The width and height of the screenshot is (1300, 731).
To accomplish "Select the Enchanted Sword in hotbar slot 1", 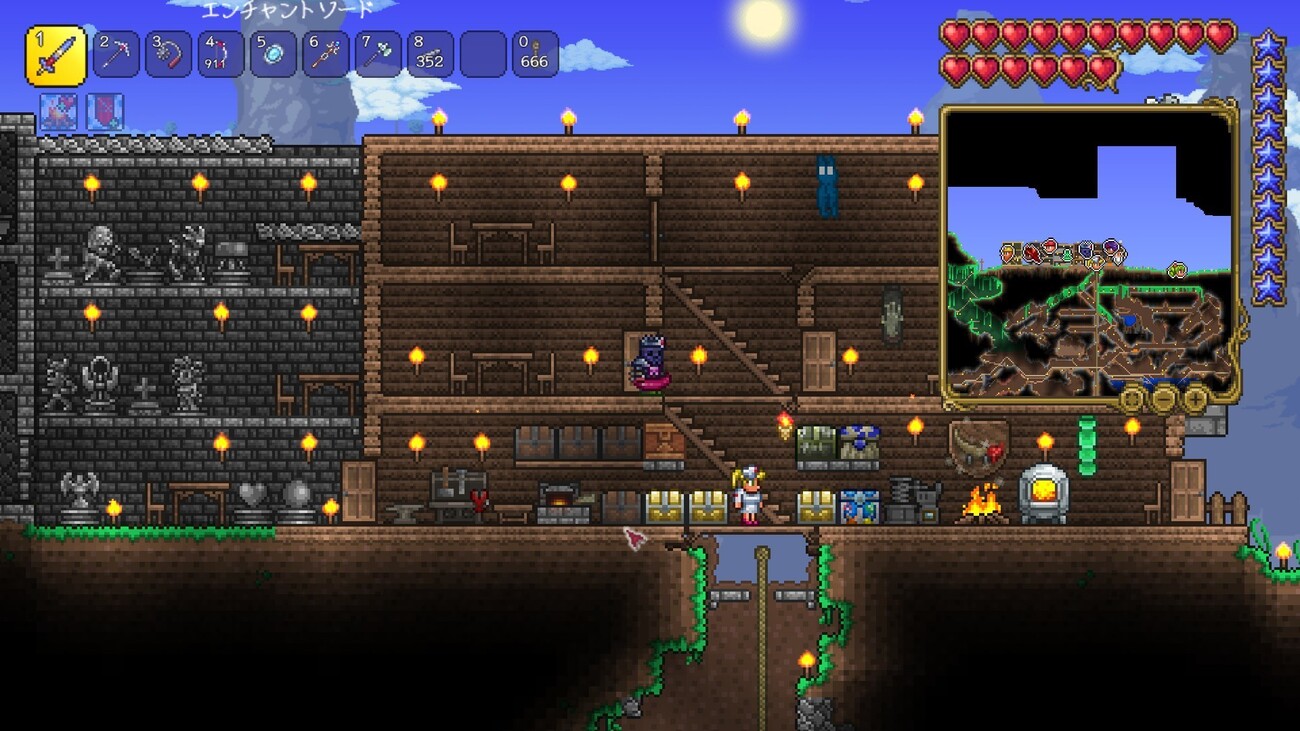I will (55, 55).
